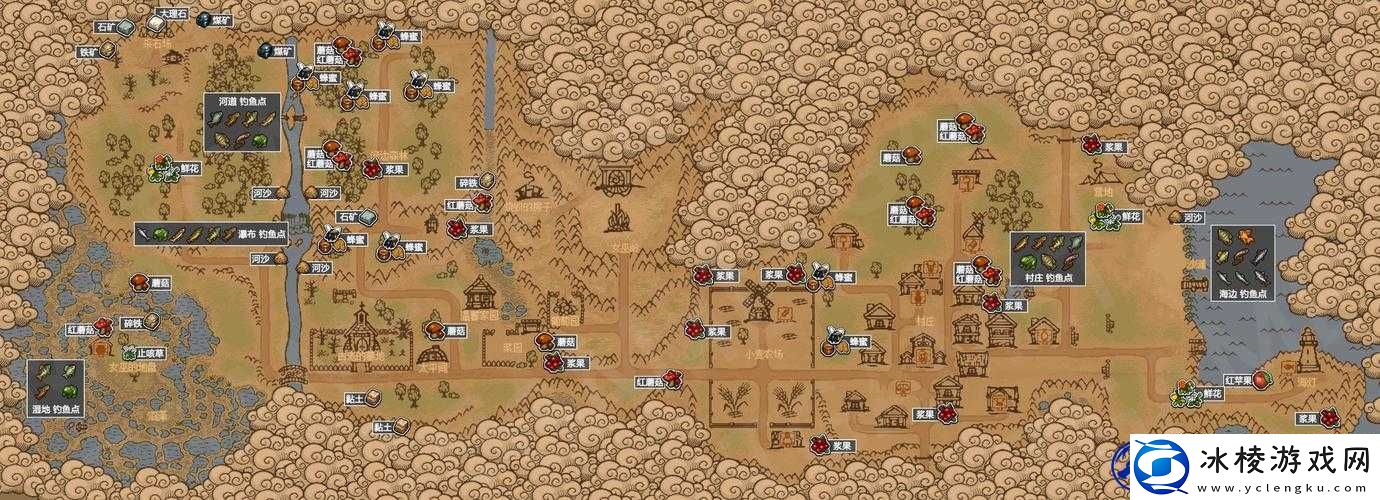Open the 湿地 钓鱼点 fishing panel
The height and width of the screenshot is (500, 1380).
tap(55, 387)
